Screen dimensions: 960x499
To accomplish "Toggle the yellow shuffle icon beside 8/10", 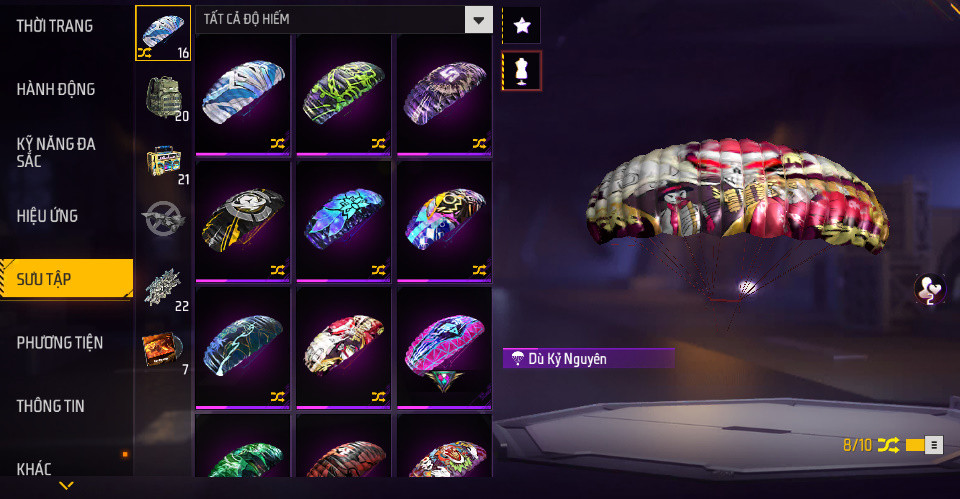I will click(888, 445).
